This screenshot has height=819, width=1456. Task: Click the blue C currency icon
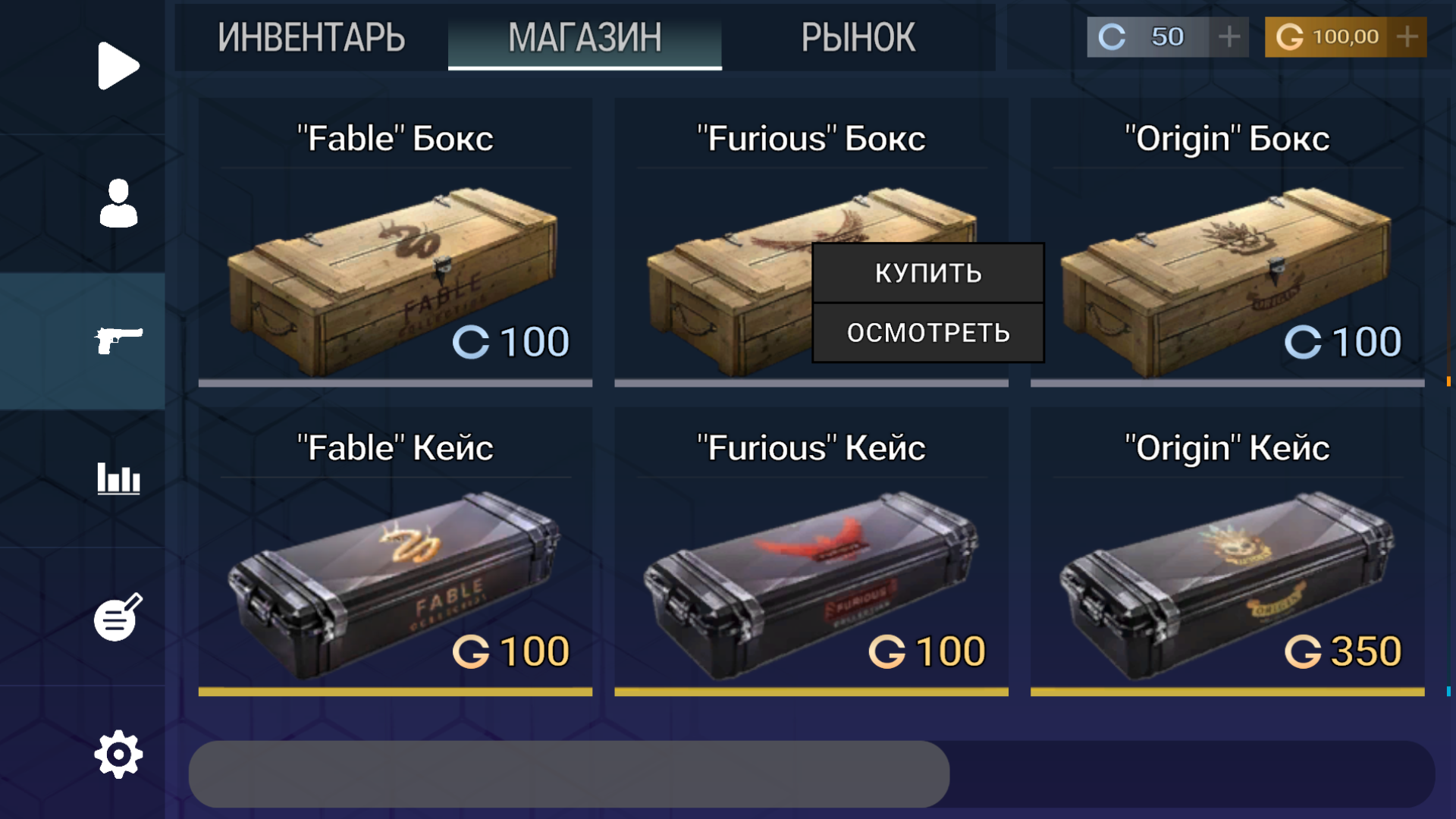point(1112,34)
